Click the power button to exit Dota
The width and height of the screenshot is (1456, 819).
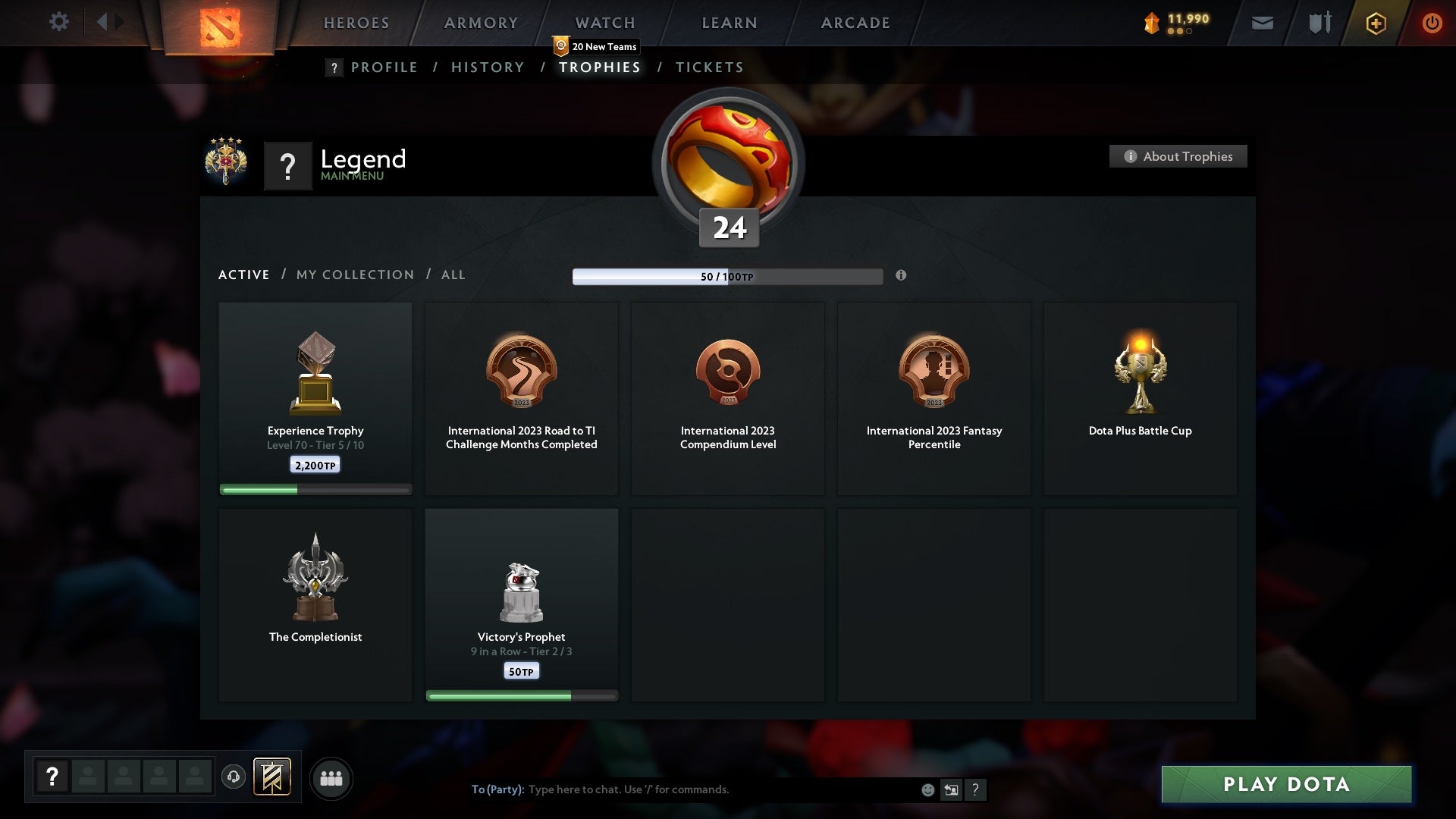point(1432,23)
